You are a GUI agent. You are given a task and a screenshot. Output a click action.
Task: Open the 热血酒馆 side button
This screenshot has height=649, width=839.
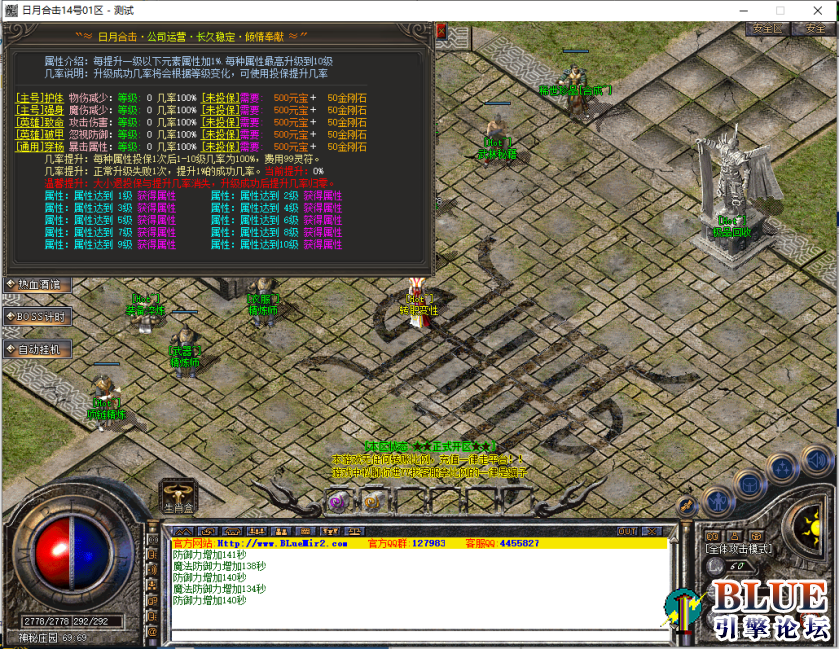point(34,284)
